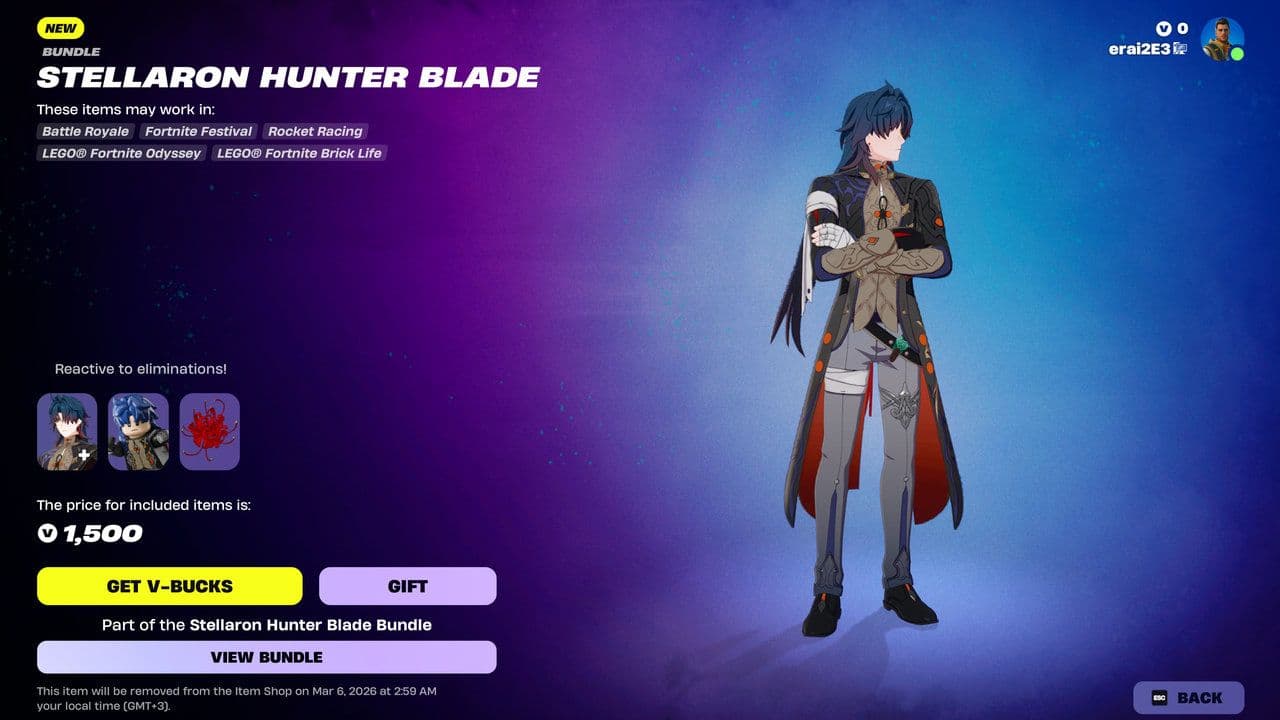Screen dimensions: 1280x720
Task: Open the GIFT option
Action: point(407,586)
